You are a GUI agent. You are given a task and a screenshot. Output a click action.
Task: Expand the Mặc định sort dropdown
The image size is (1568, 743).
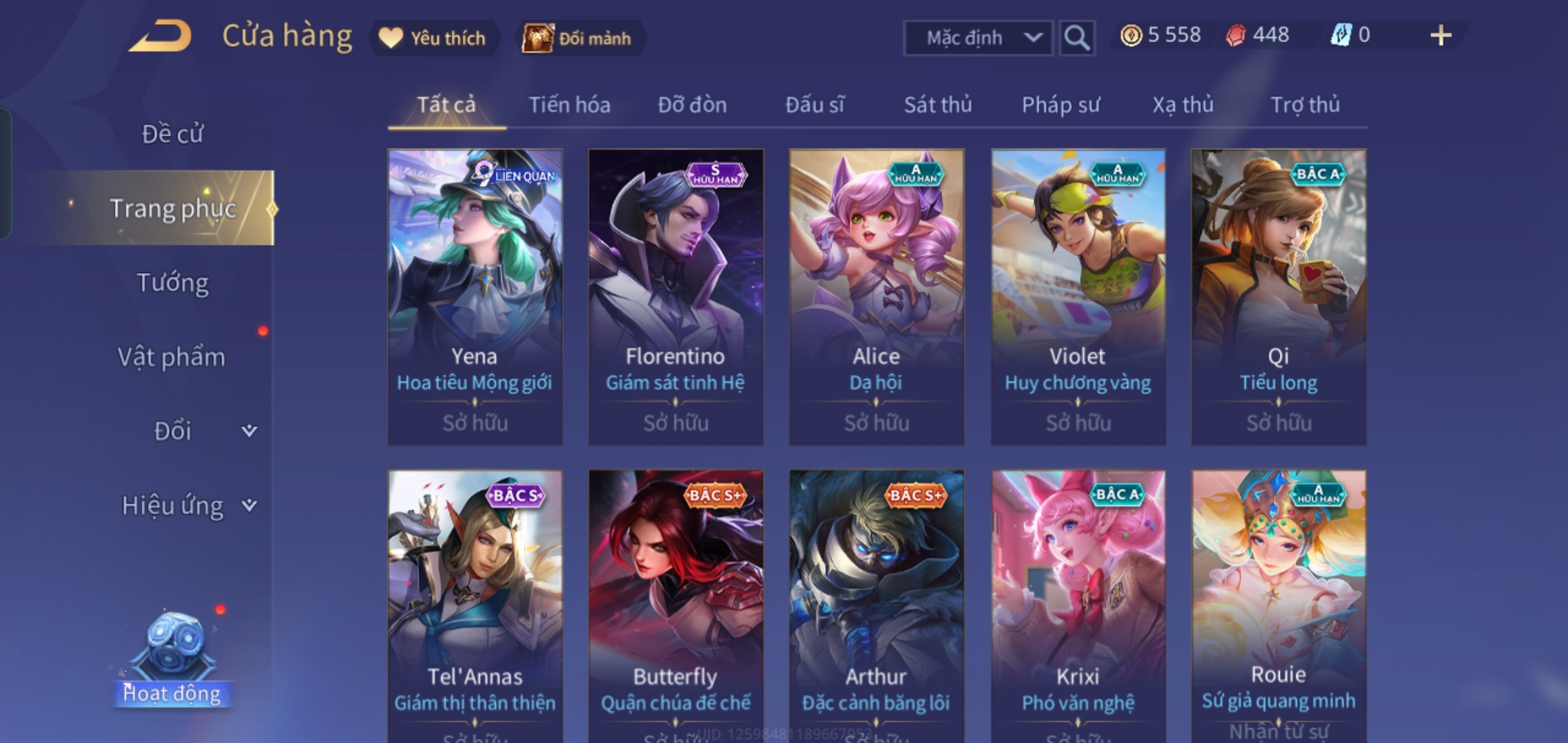pos(977,38)
